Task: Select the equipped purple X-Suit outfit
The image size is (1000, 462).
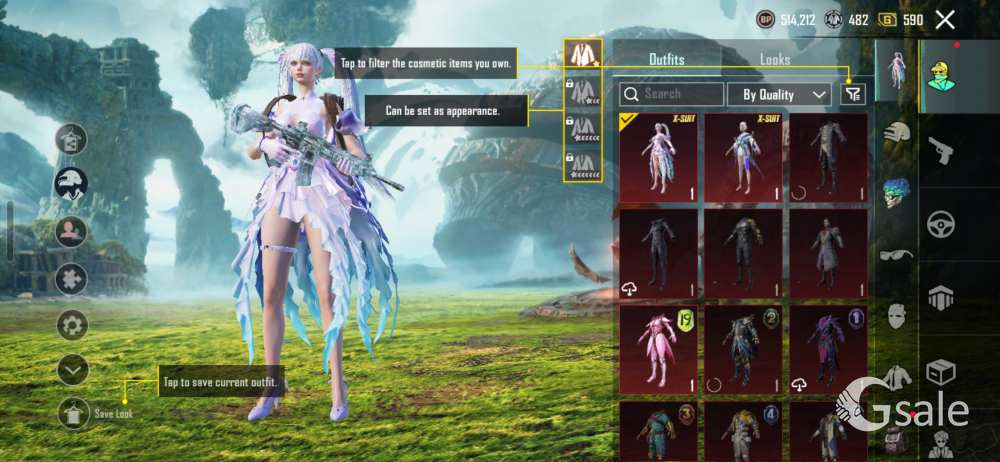Action: pyautogui.click(x=658, y=157)
